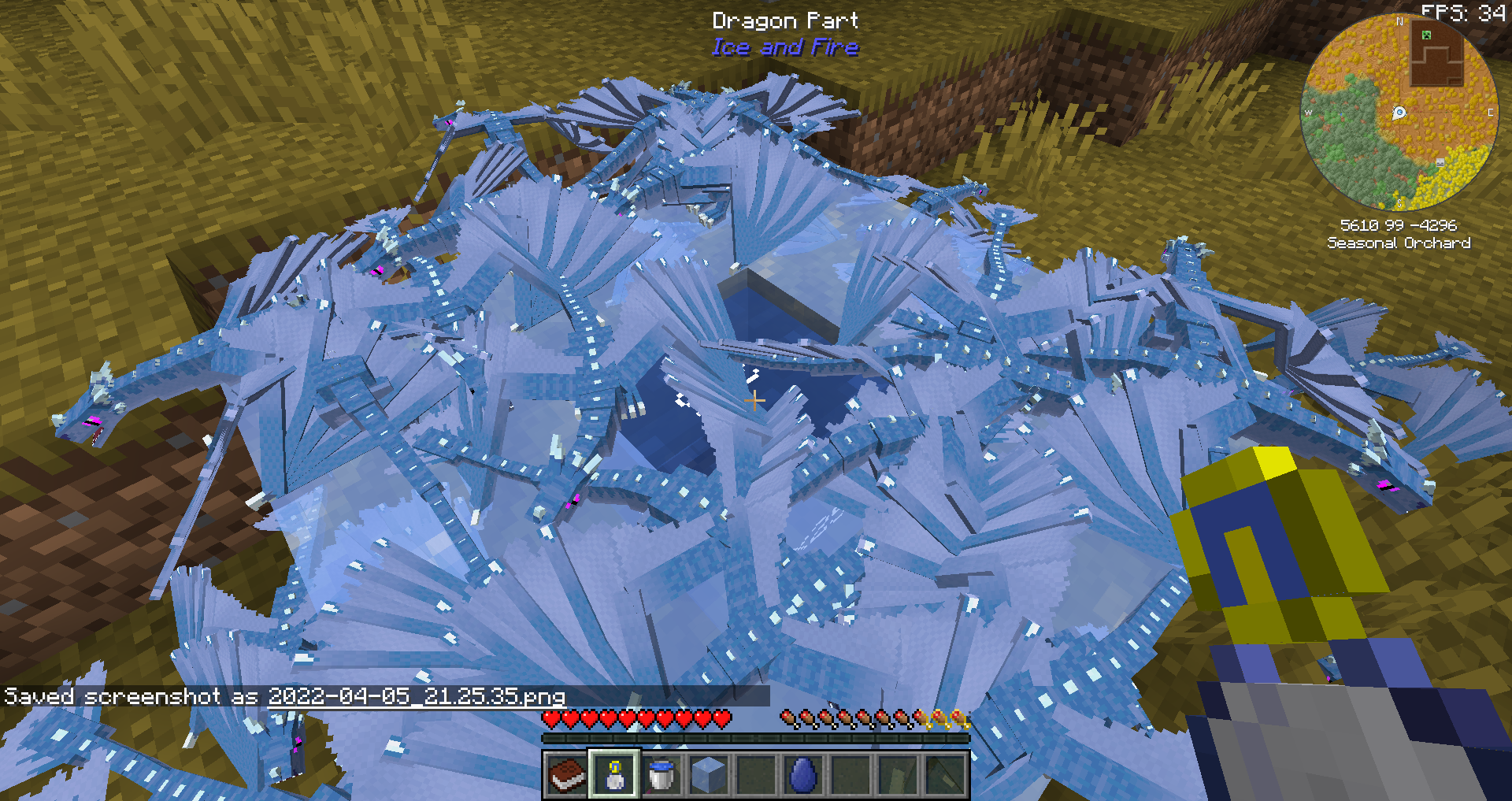Viewport: 1512px width, 801px height.
Task: Select the red book in the first hotbar slot
Action: click(566, 776)
